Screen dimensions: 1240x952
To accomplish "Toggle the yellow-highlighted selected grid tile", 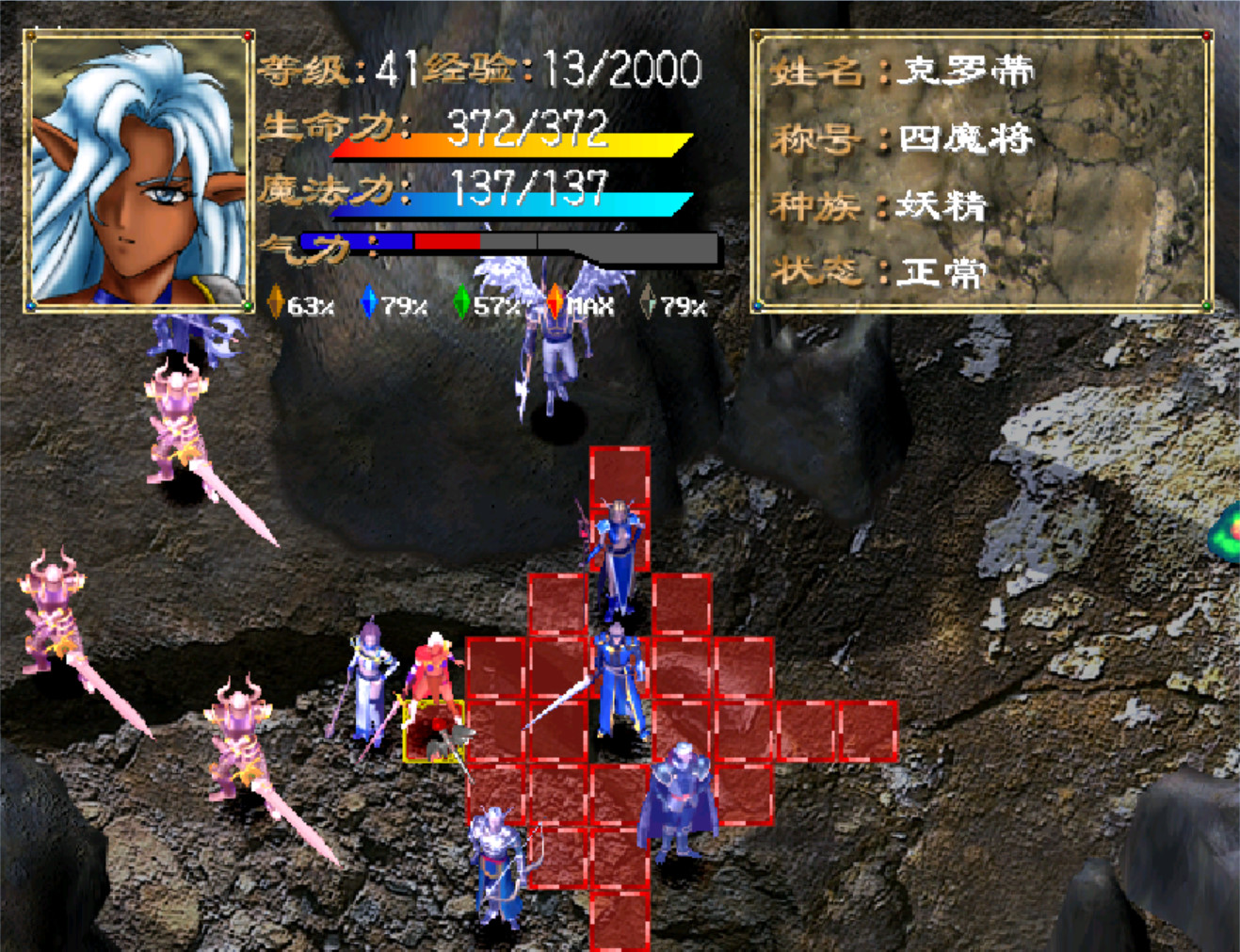I will click(x=435, y=733).
